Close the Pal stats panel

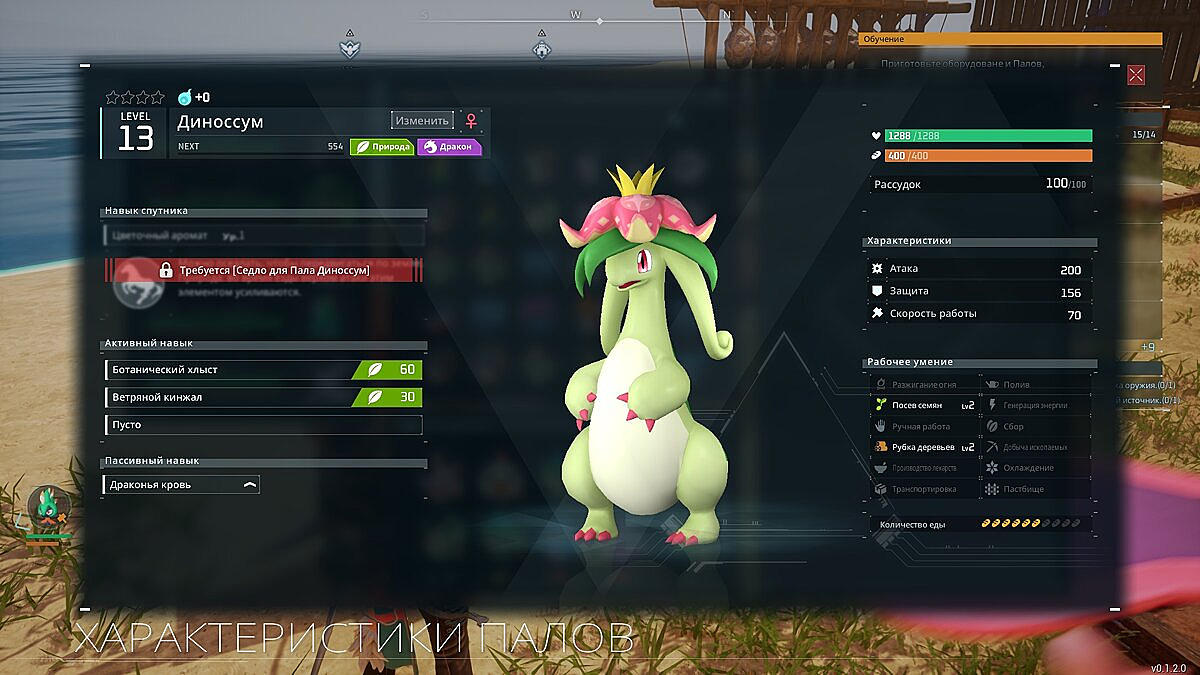1136,75
